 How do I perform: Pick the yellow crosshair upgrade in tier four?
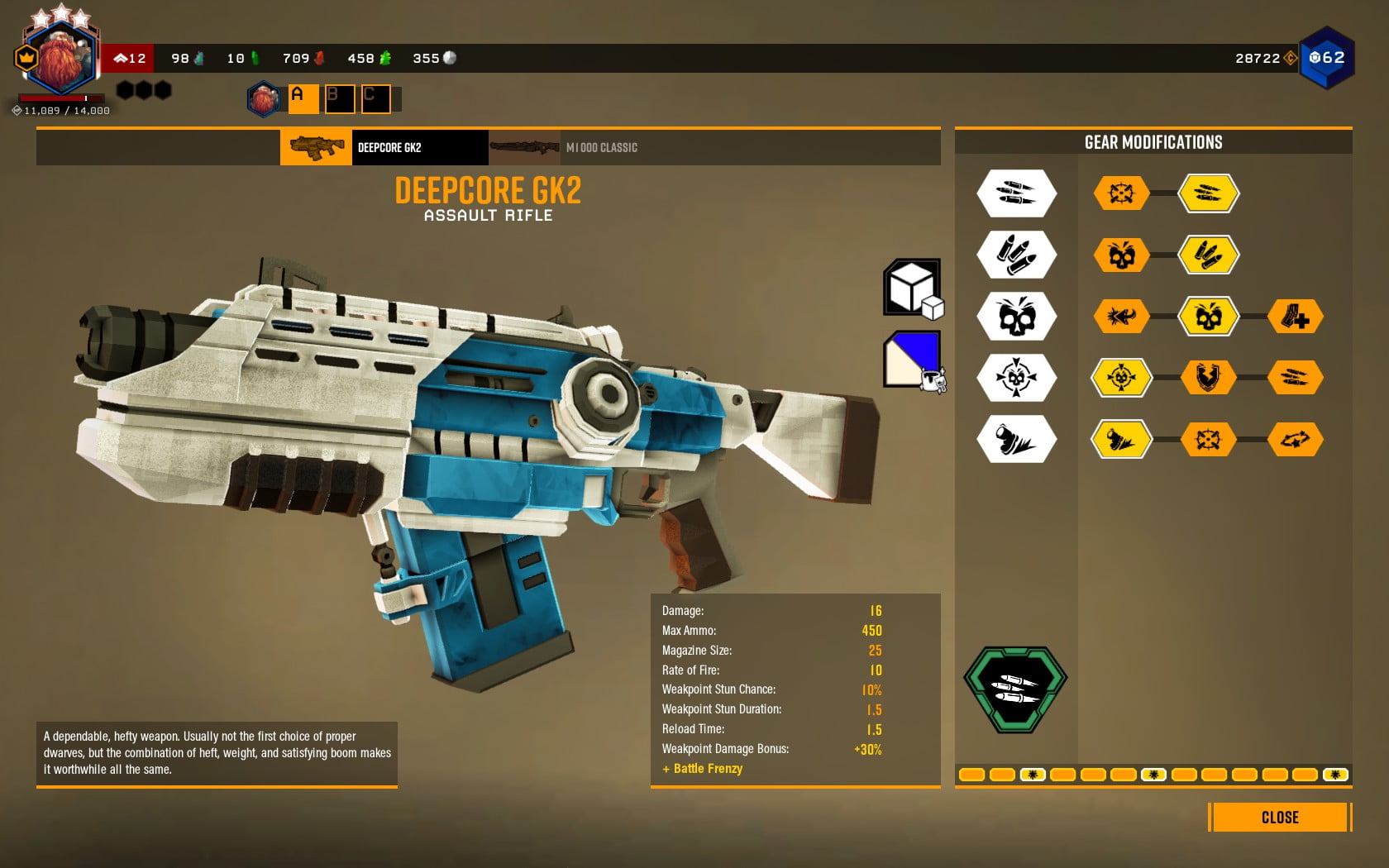[1121, 378]
